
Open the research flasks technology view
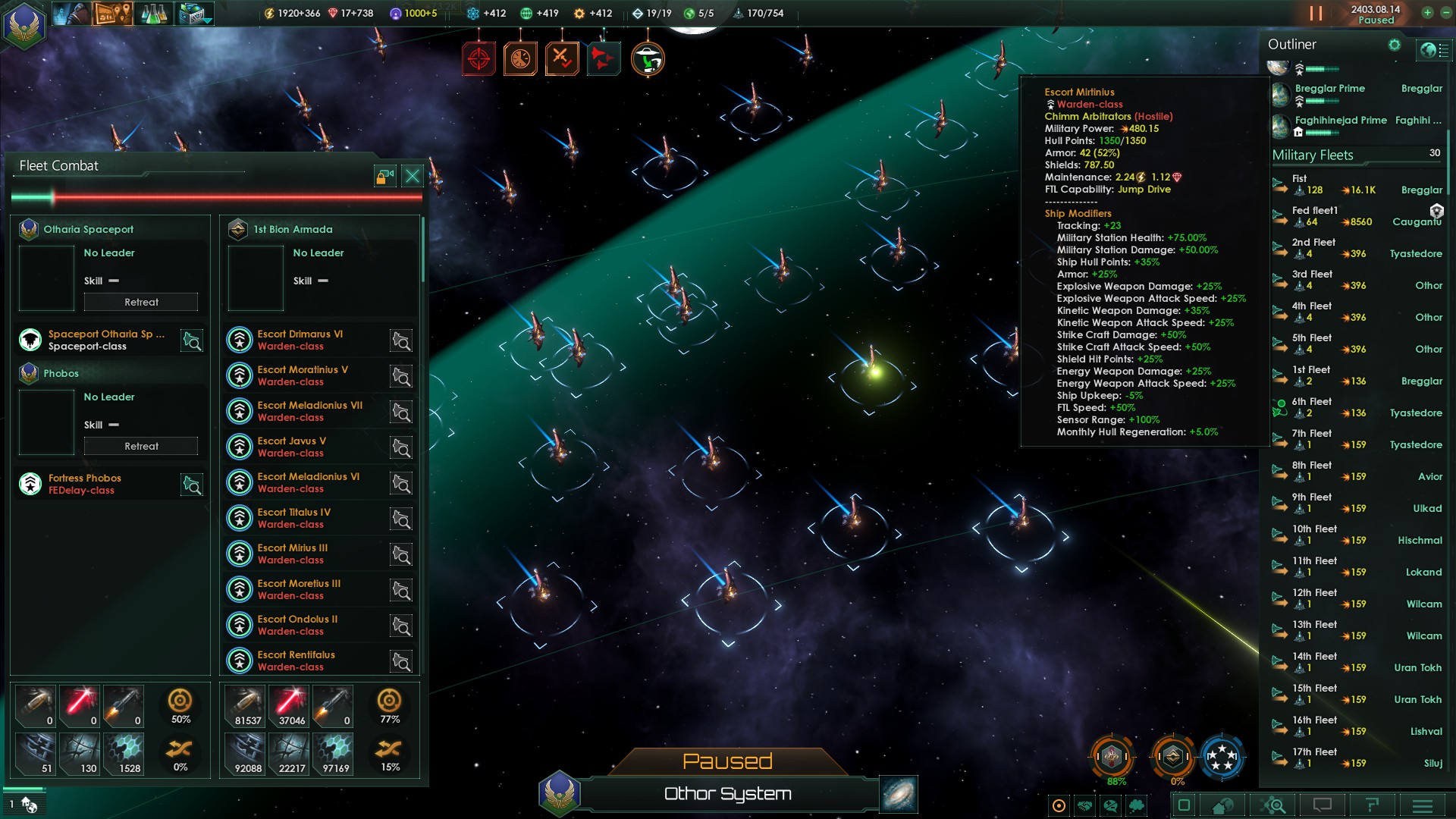(154, 14)
